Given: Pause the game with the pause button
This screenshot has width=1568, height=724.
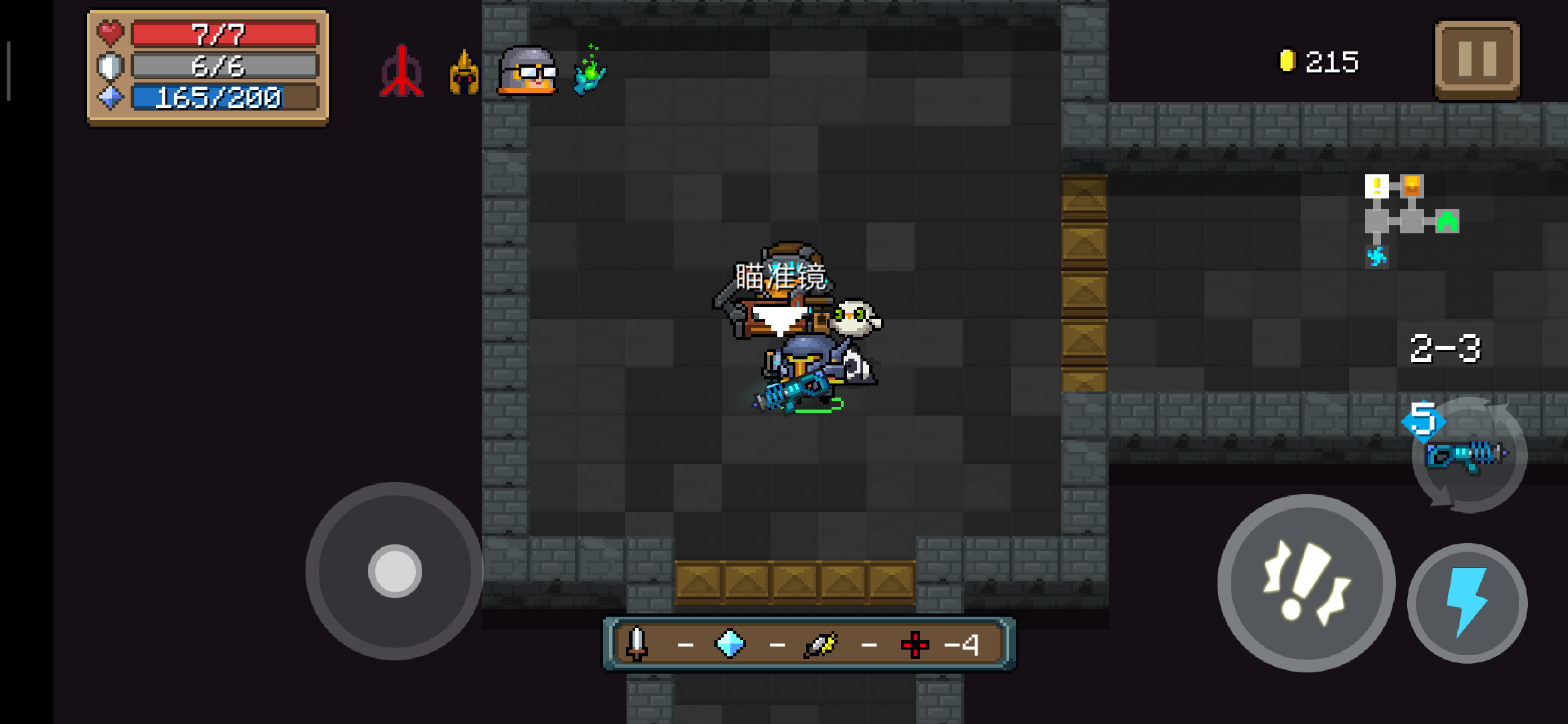Looking at the screenshot, I should tap(1477, 60).
